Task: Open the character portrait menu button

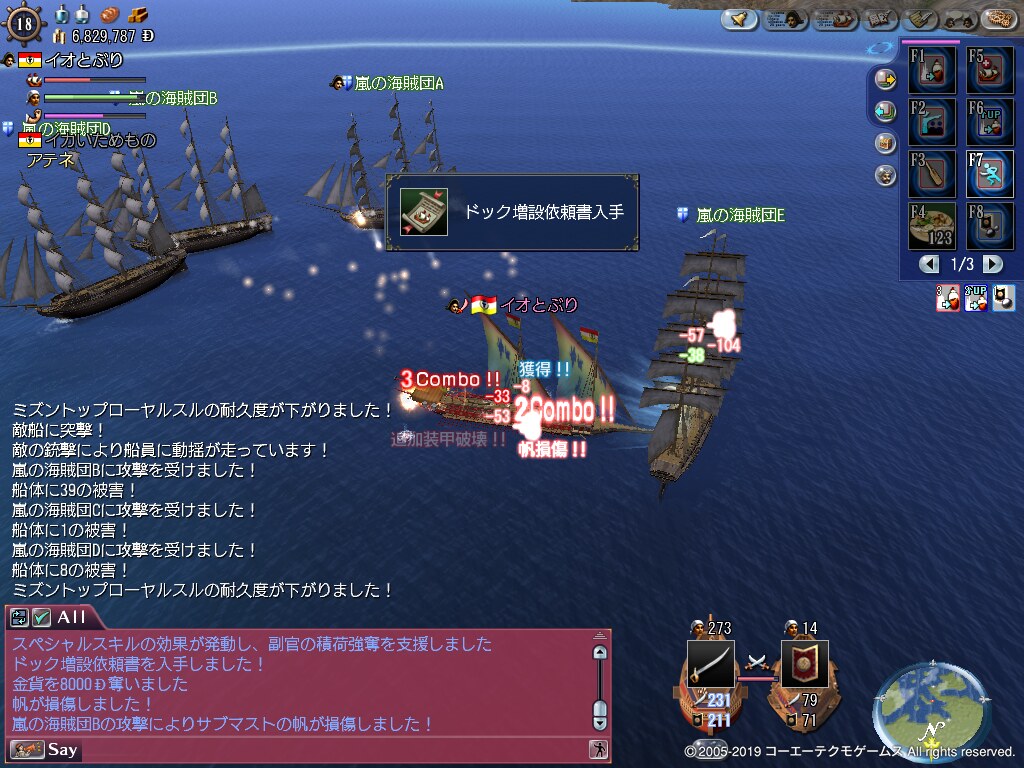Action: click(786, 19)
